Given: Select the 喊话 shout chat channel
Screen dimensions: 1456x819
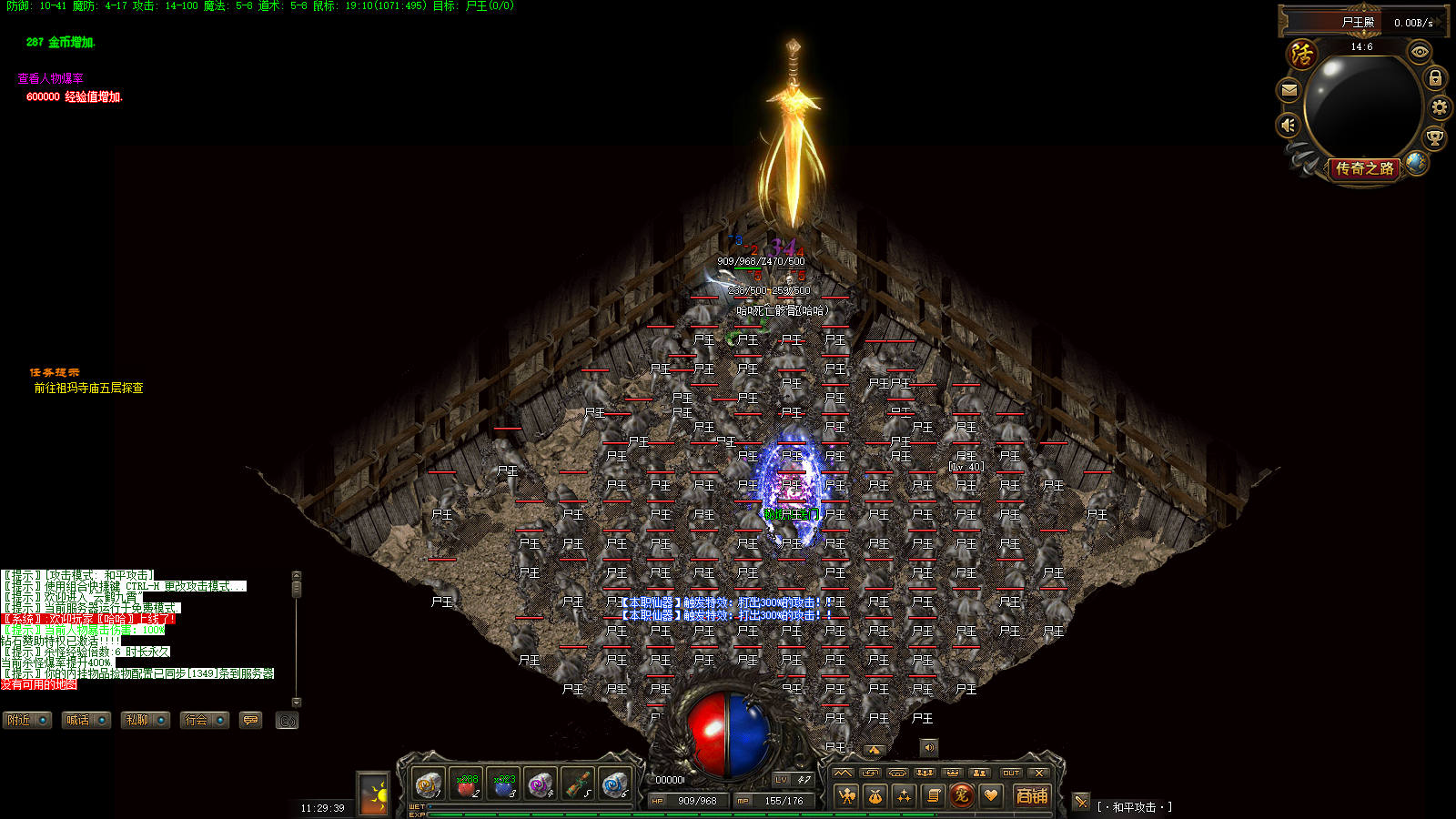Looking at the screenshot, I should point(86,720).
